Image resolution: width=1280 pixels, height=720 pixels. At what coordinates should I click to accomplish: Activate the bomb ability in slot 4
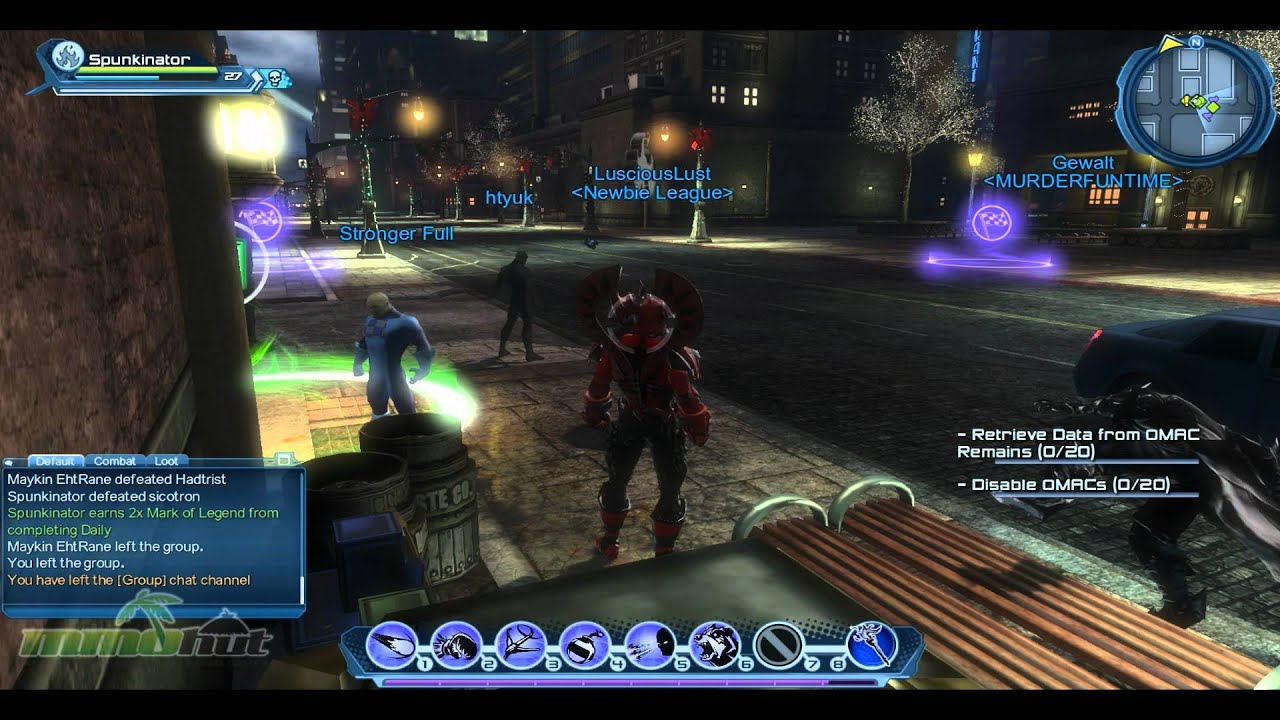point(584,645)
